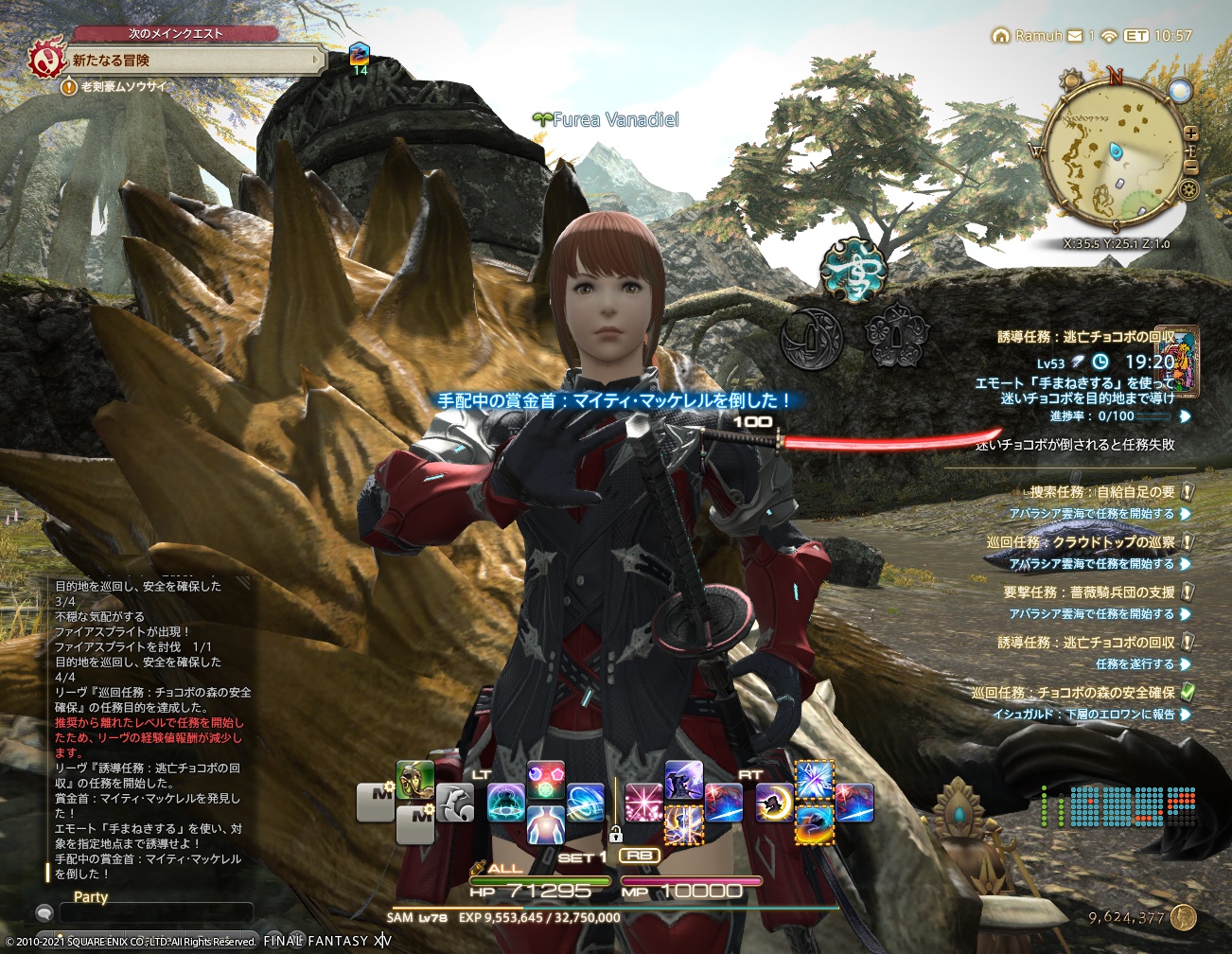Click the fair-weather icon beside the minimap

(x=1180, y=92)
